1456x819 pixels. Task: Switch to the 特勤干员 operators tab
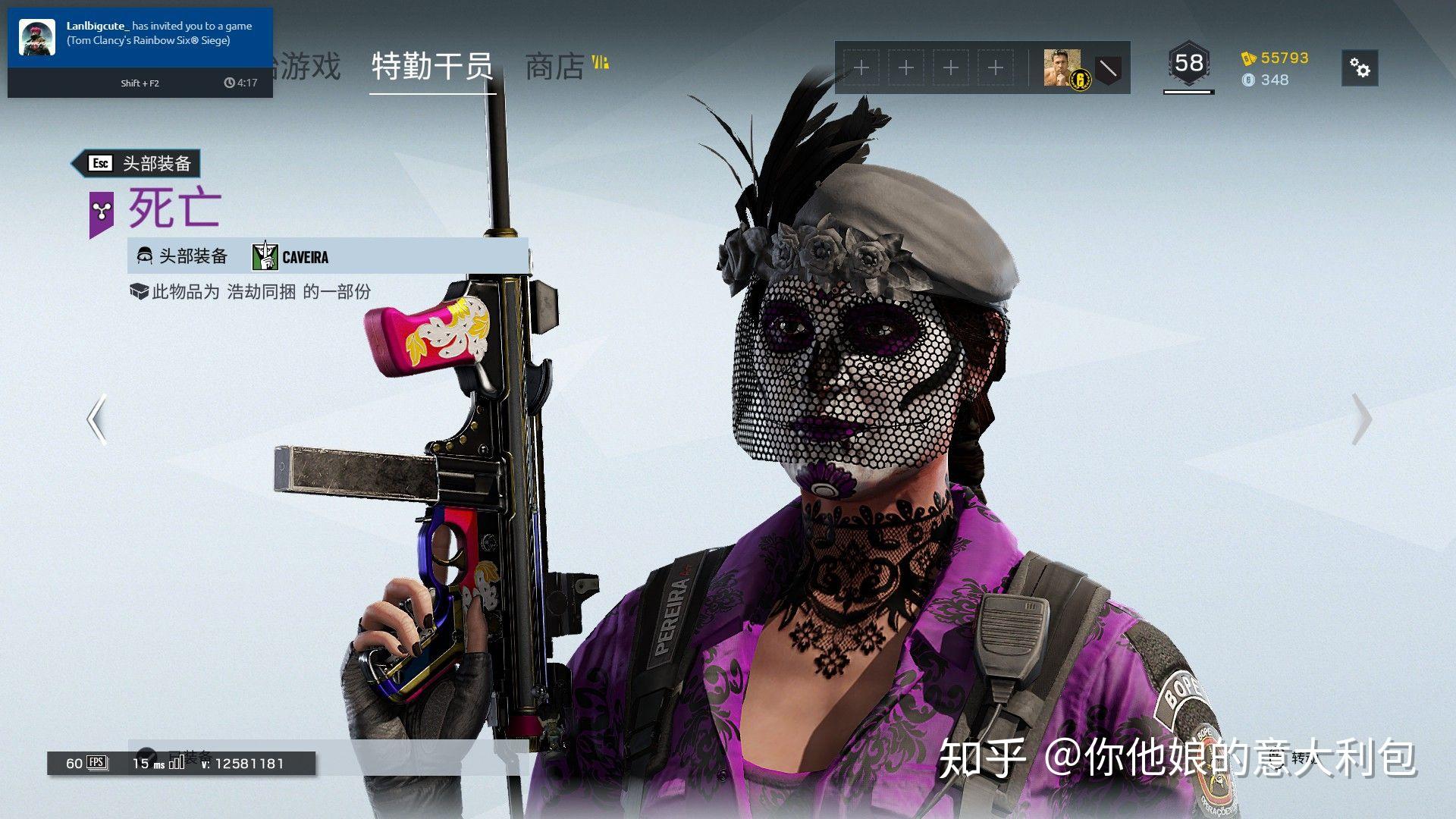(x=432, y=67)
